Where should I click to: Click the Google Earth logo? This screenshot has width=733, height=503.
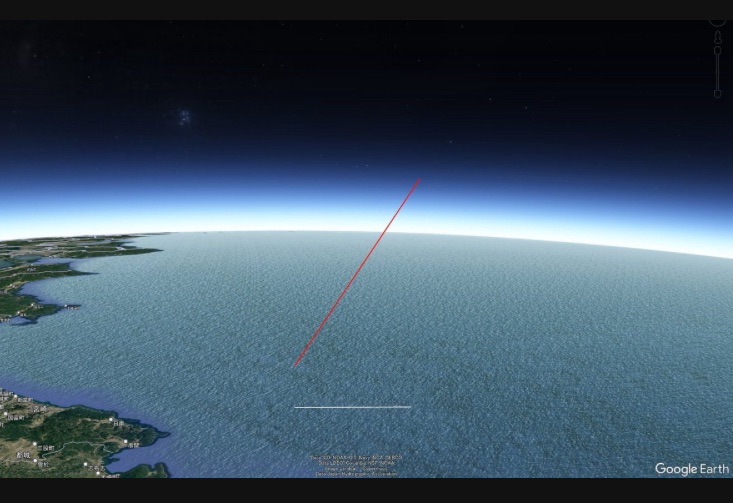[x=691, y=469]
